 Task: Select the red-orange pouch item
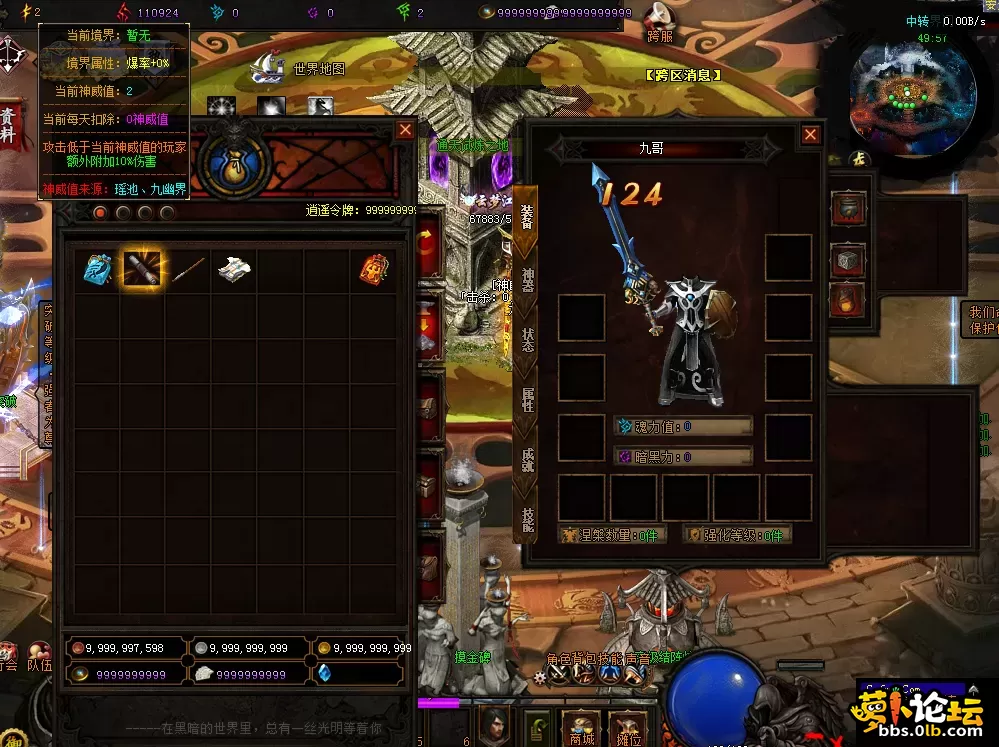click(x=374, y=268)
